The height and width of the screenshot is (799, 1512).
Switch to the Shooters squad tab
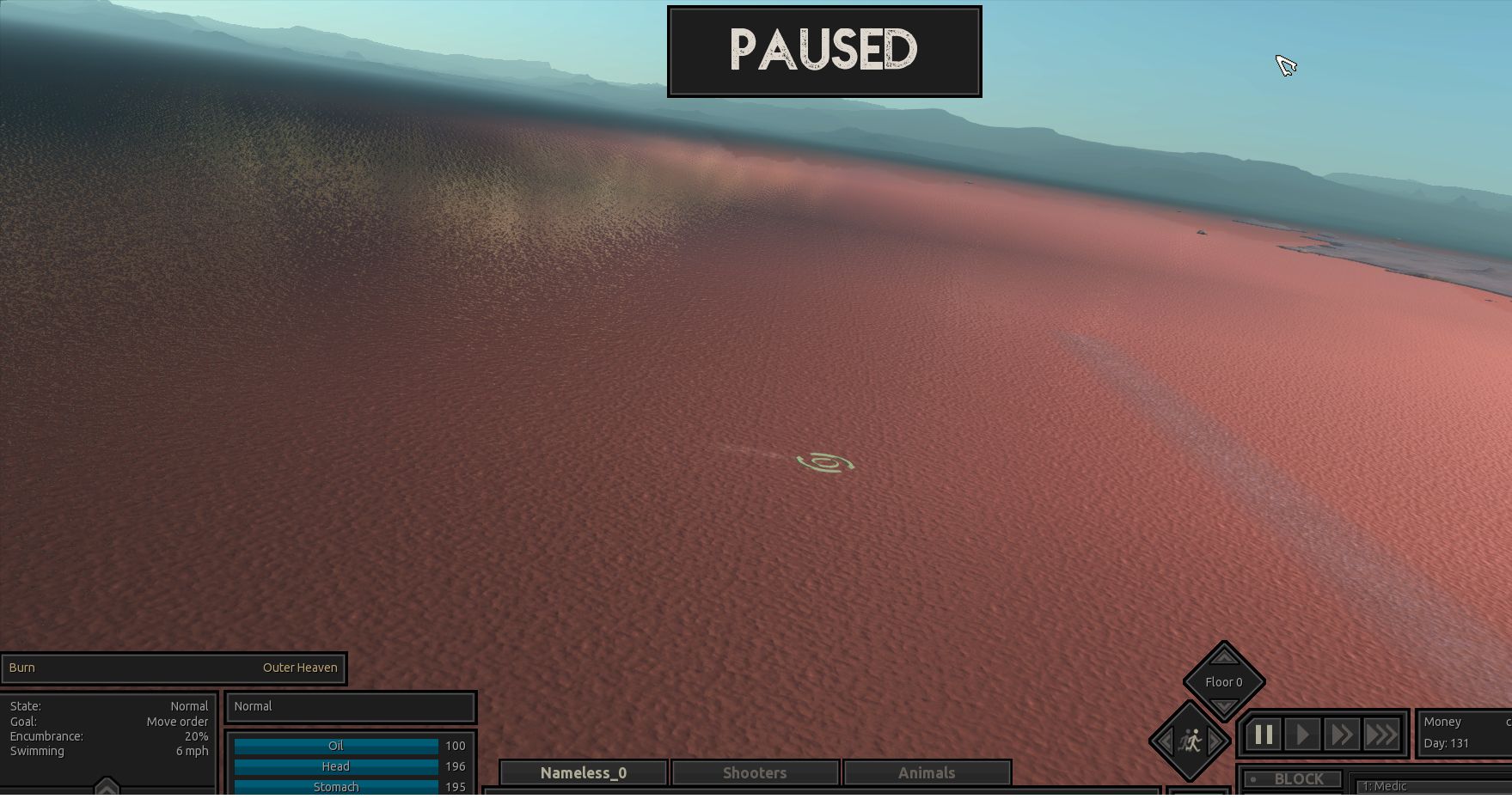click(755, 772)
